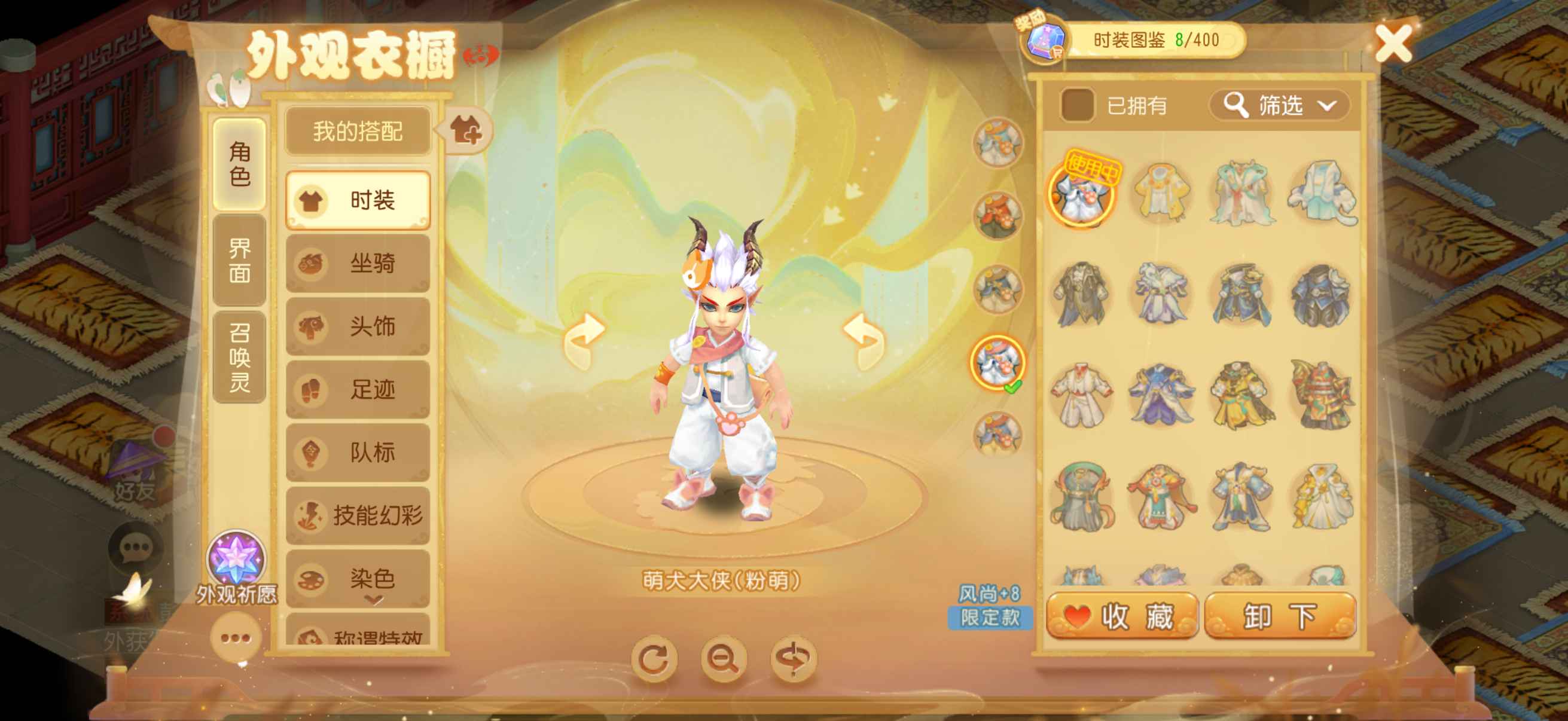Viewport: 1568px width, 721px height.
Task: Select the 头饰 (headwear) category
Action: click(x=359, y=327)
